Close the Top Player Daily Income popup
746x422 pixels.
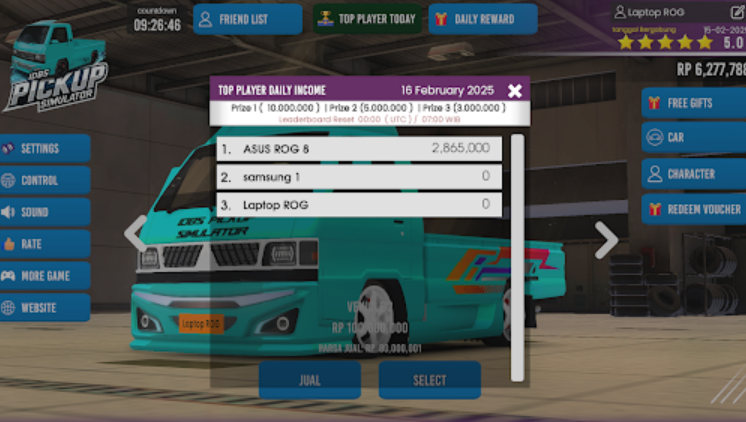514,91
